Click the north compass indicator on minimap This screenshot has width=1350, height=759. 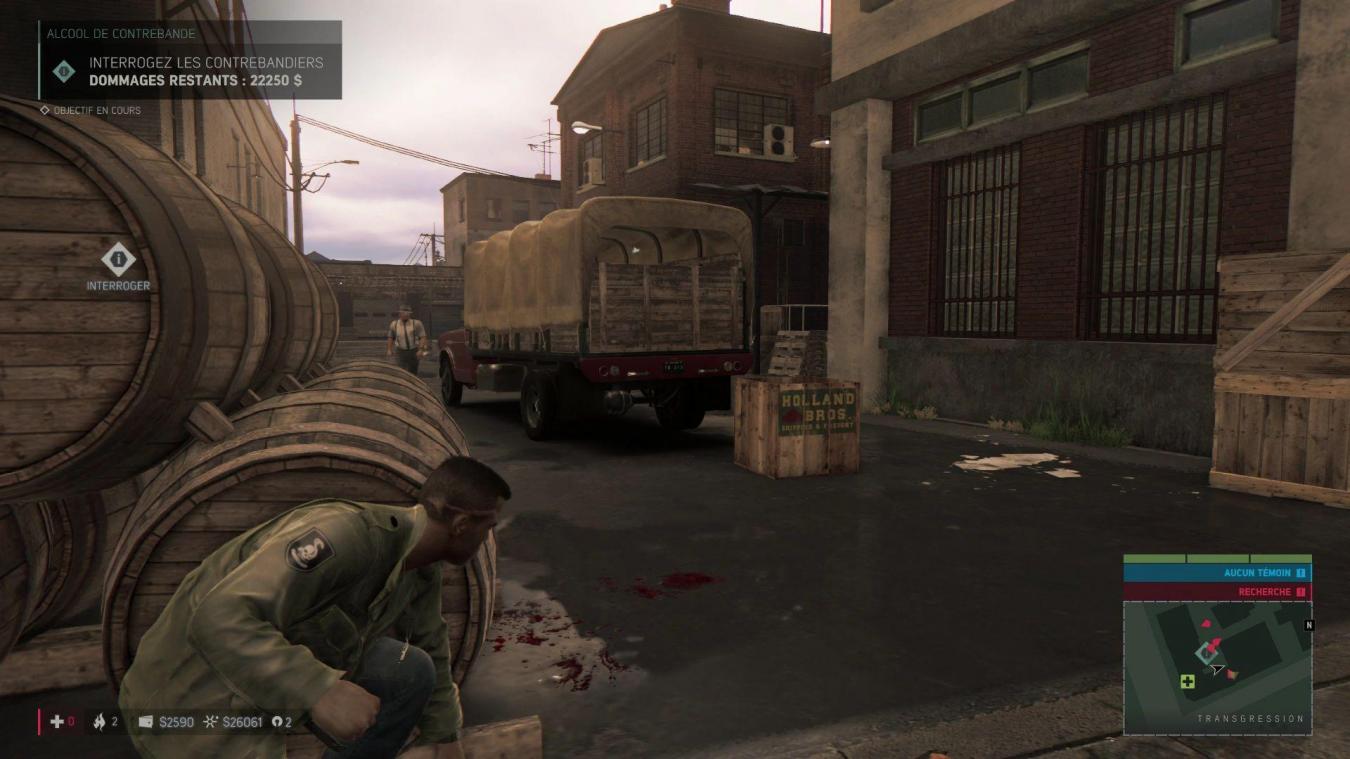coord(1309,625)
